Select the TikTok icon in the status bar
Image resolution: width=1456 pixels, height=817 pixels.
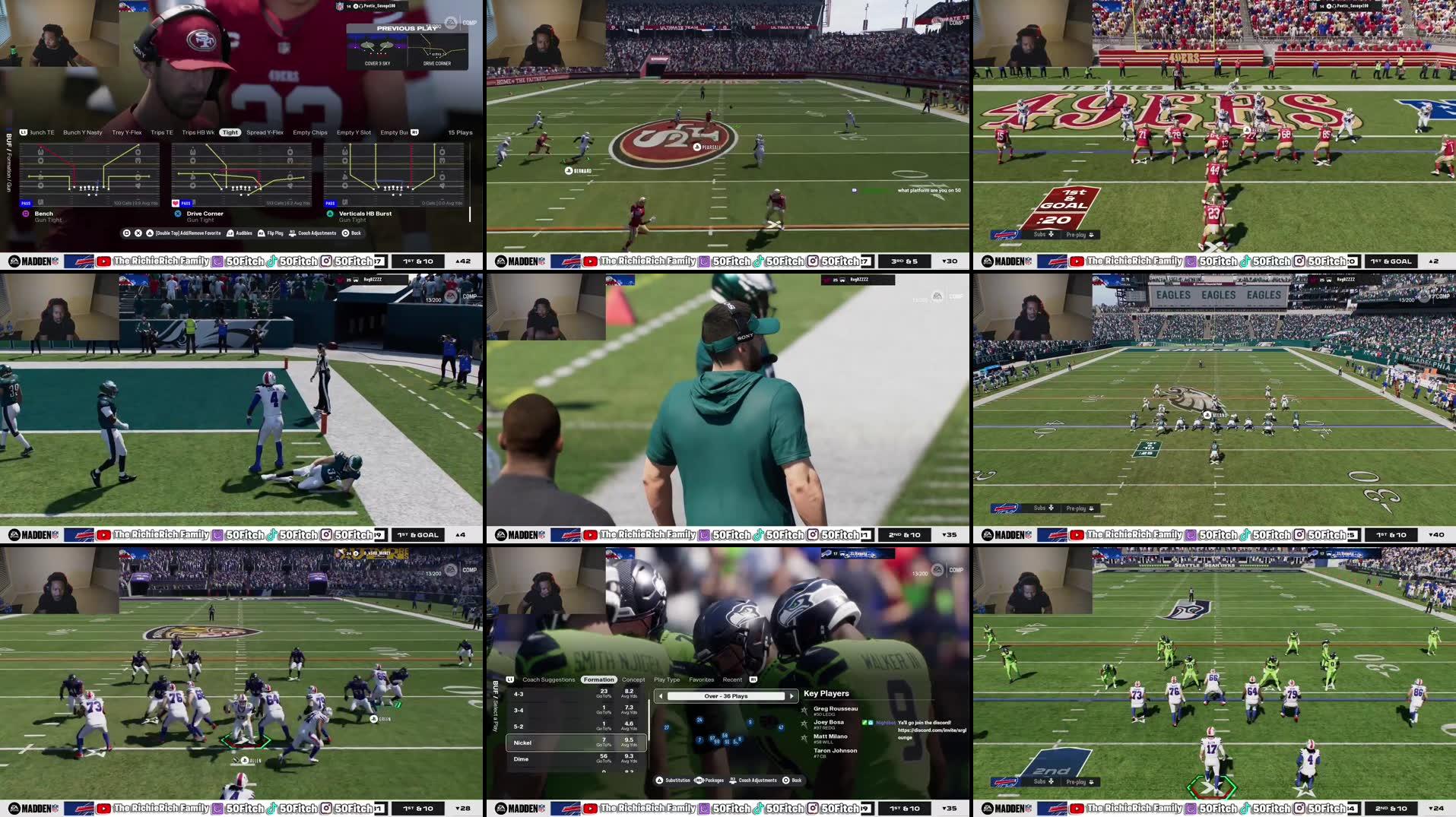point(271,261)
